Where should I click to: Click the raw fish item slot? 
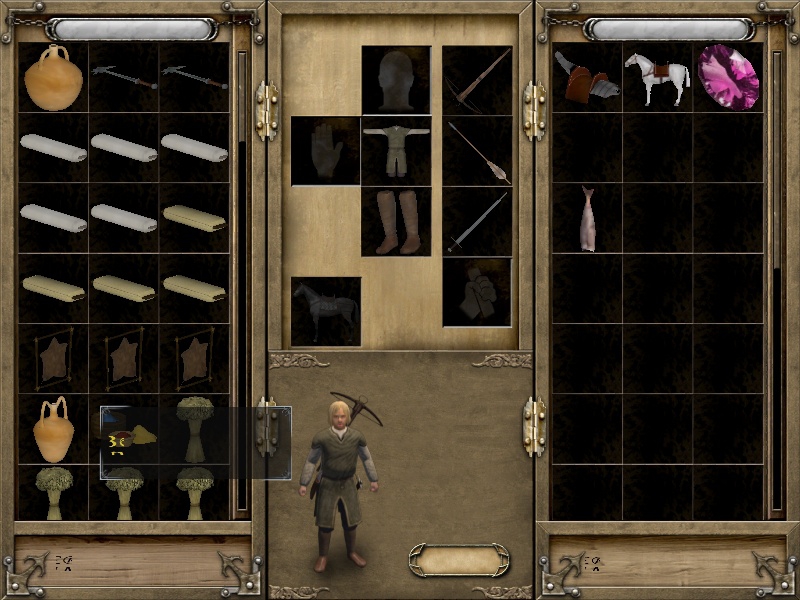587,218
